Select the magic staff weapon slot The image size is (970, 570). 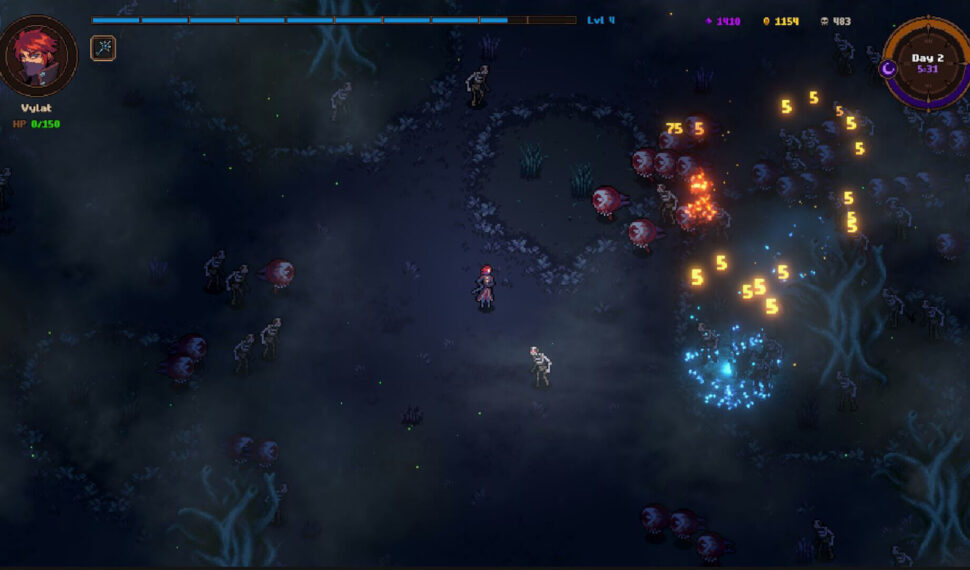point(103,48)
